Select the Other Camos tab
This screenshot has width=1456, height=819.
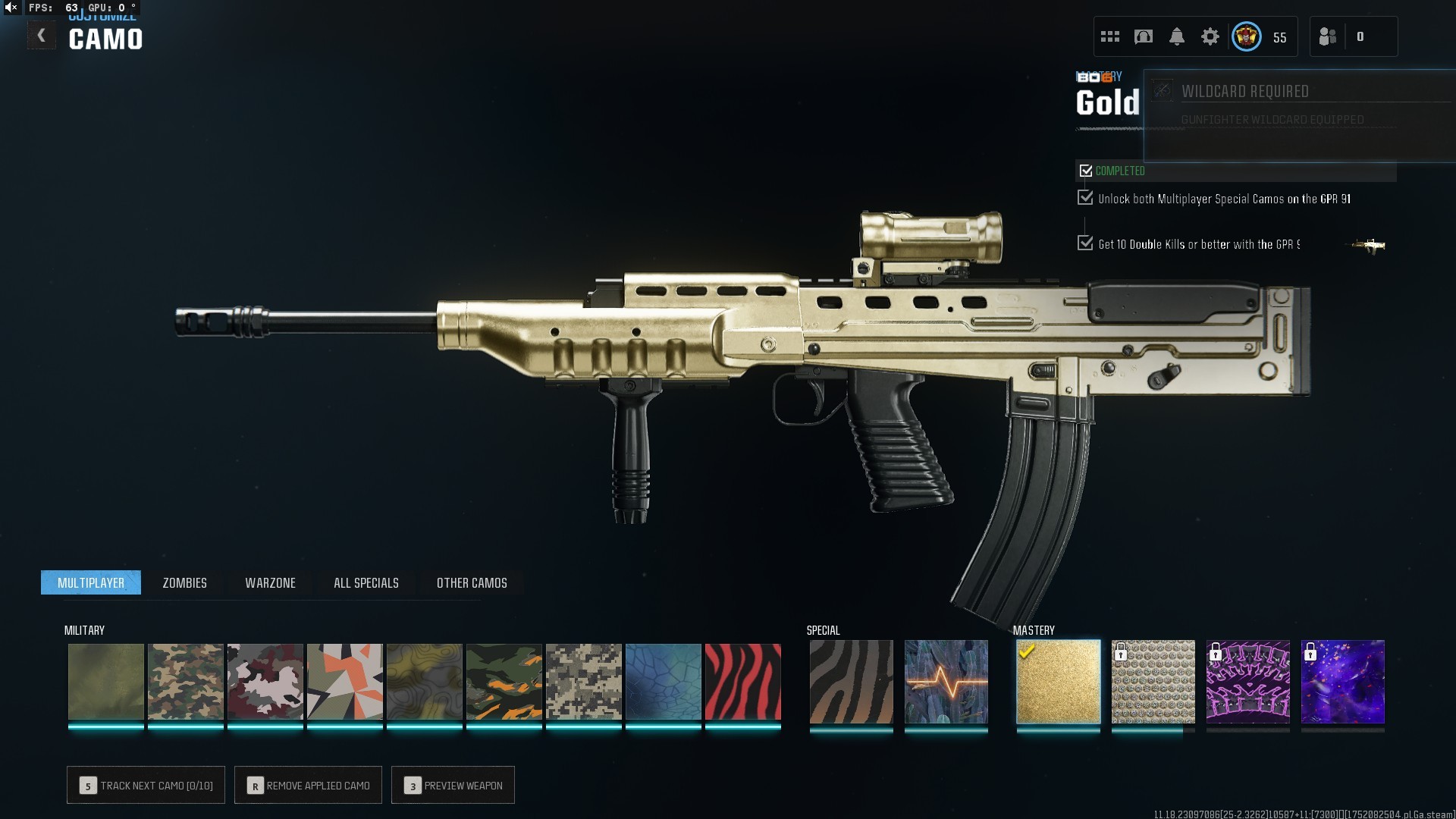click(x=472, y=582)
